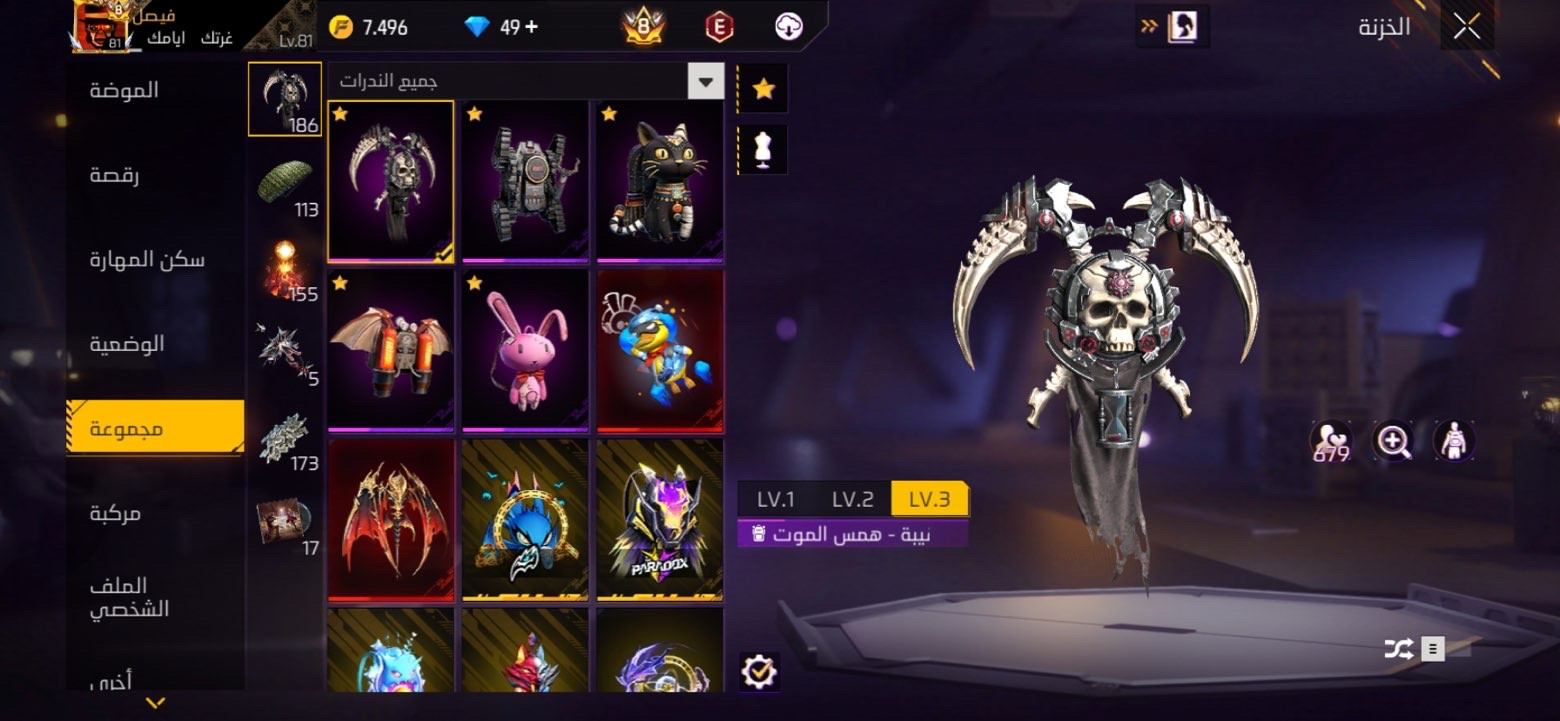Add diamonds with the plus button
The width and height of the screenshot is (1560, 721).
pyautogui.click(x=531, y=27)
